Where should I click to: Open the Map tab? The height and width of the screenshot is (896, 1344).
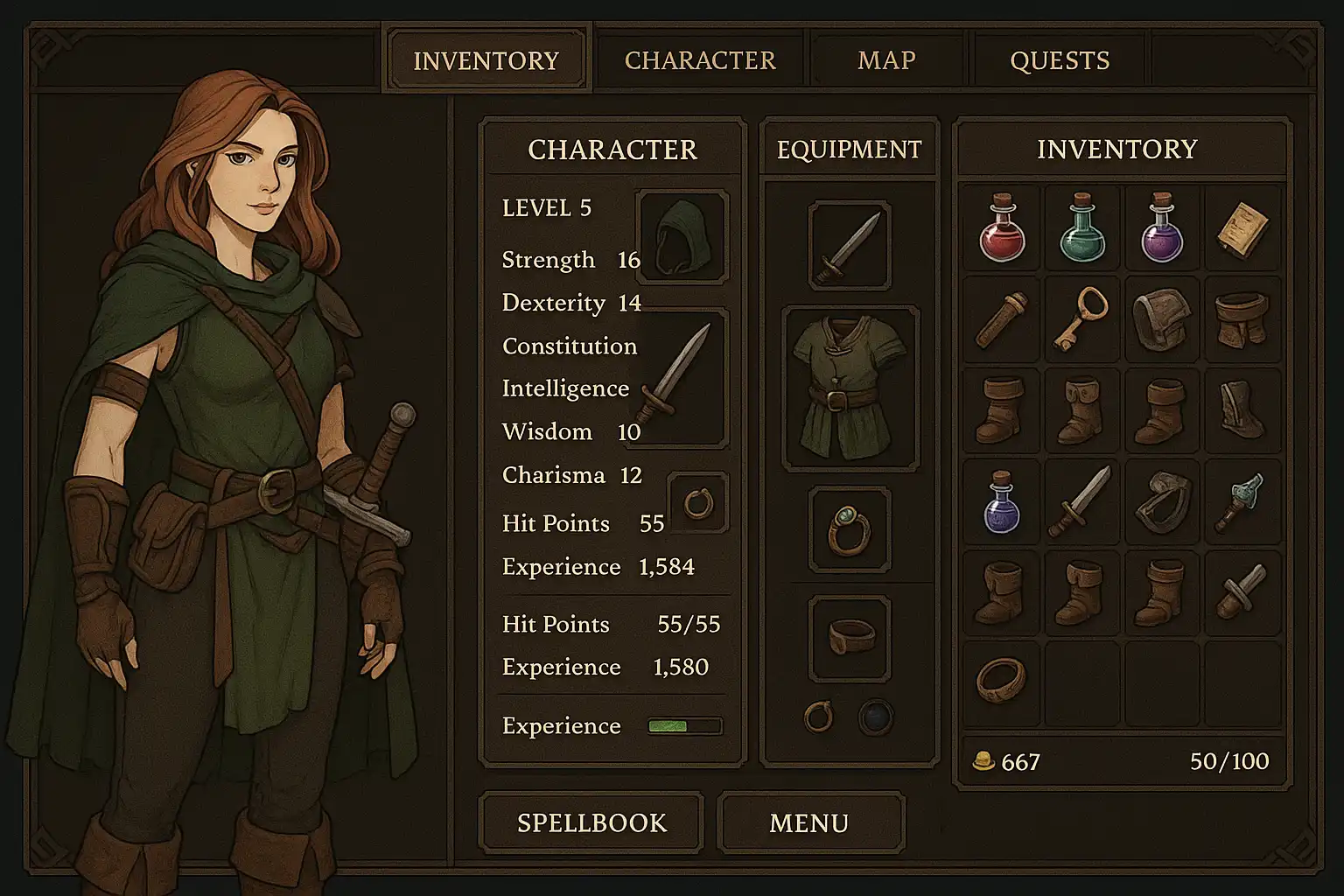coord(886,60)
